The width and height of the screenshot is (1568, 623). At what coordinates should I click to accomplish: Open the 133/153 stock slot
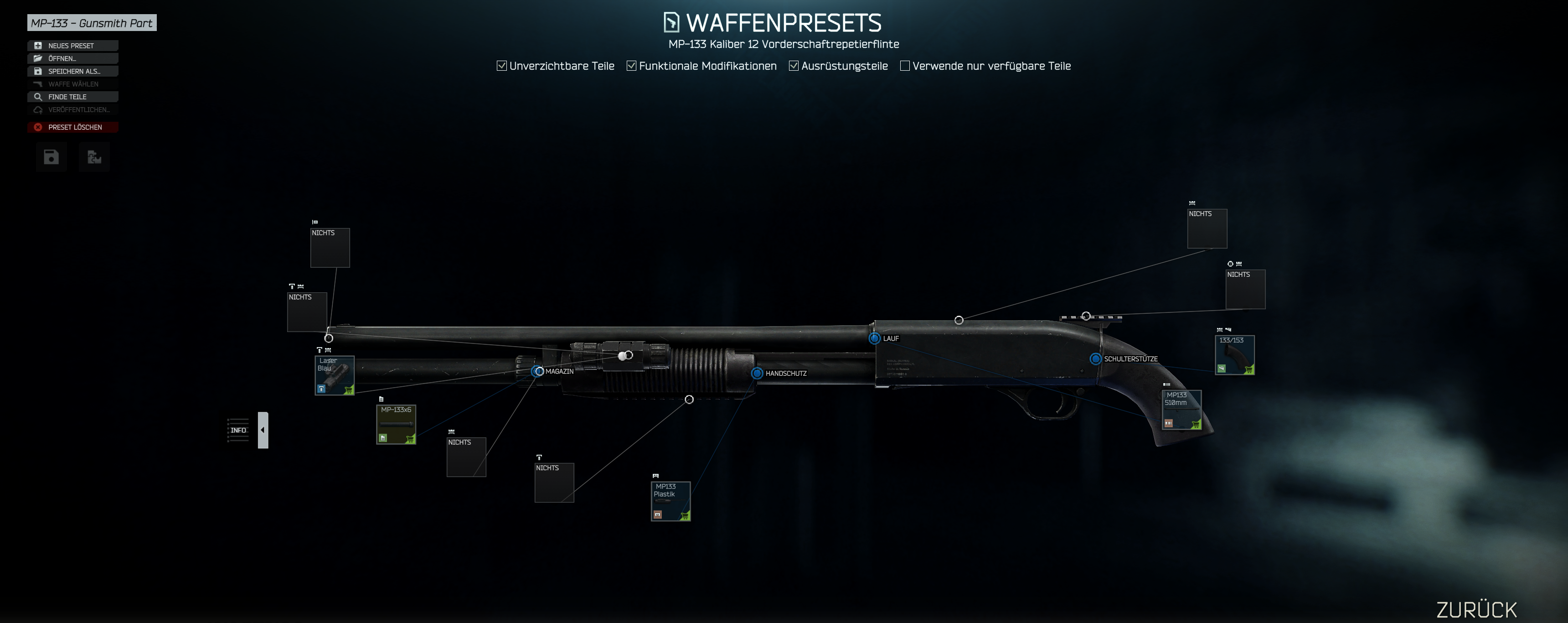click(x=1234, y=355)
